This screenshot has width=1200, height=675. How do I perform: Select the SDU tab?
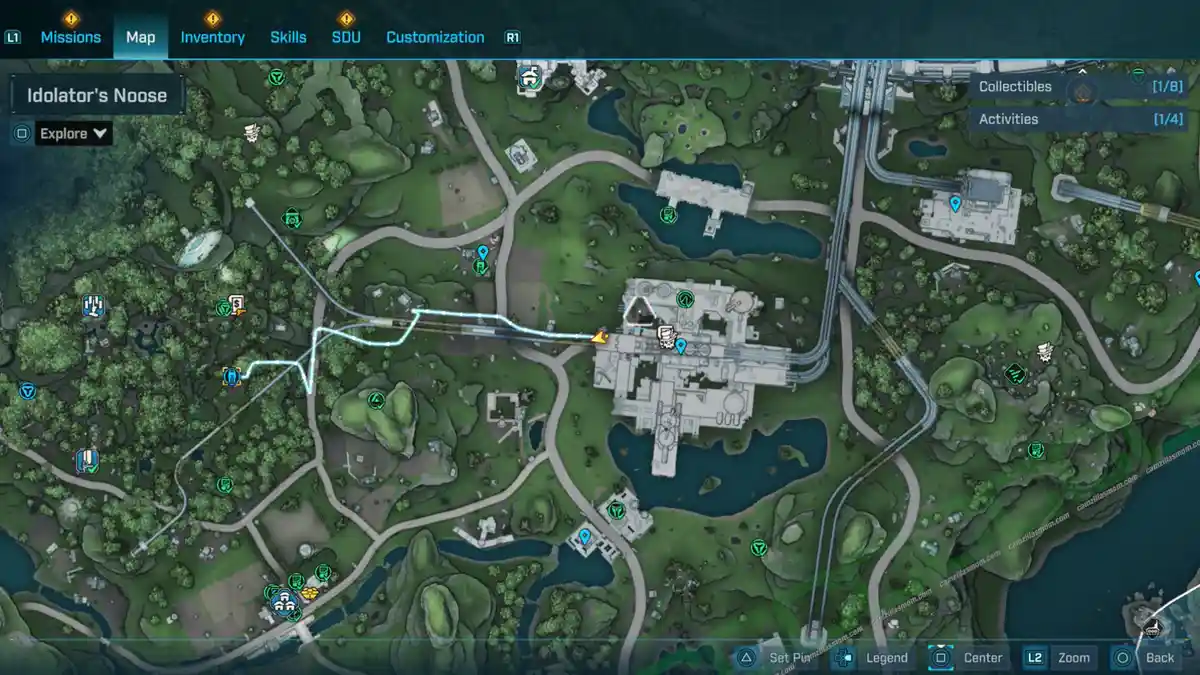coord(346,37)
